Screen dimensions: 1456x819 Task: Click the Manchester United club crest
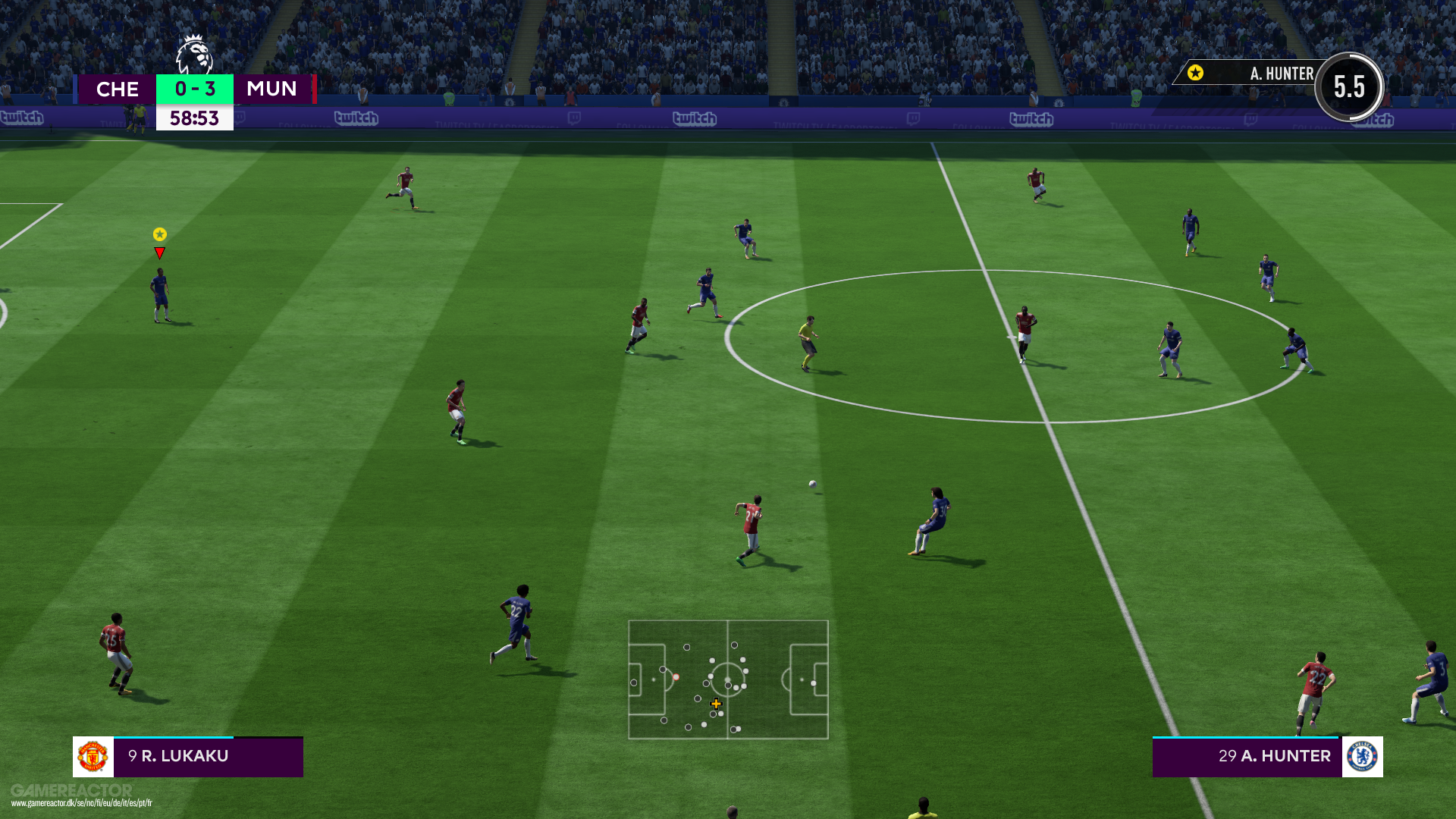coord(93,757)
